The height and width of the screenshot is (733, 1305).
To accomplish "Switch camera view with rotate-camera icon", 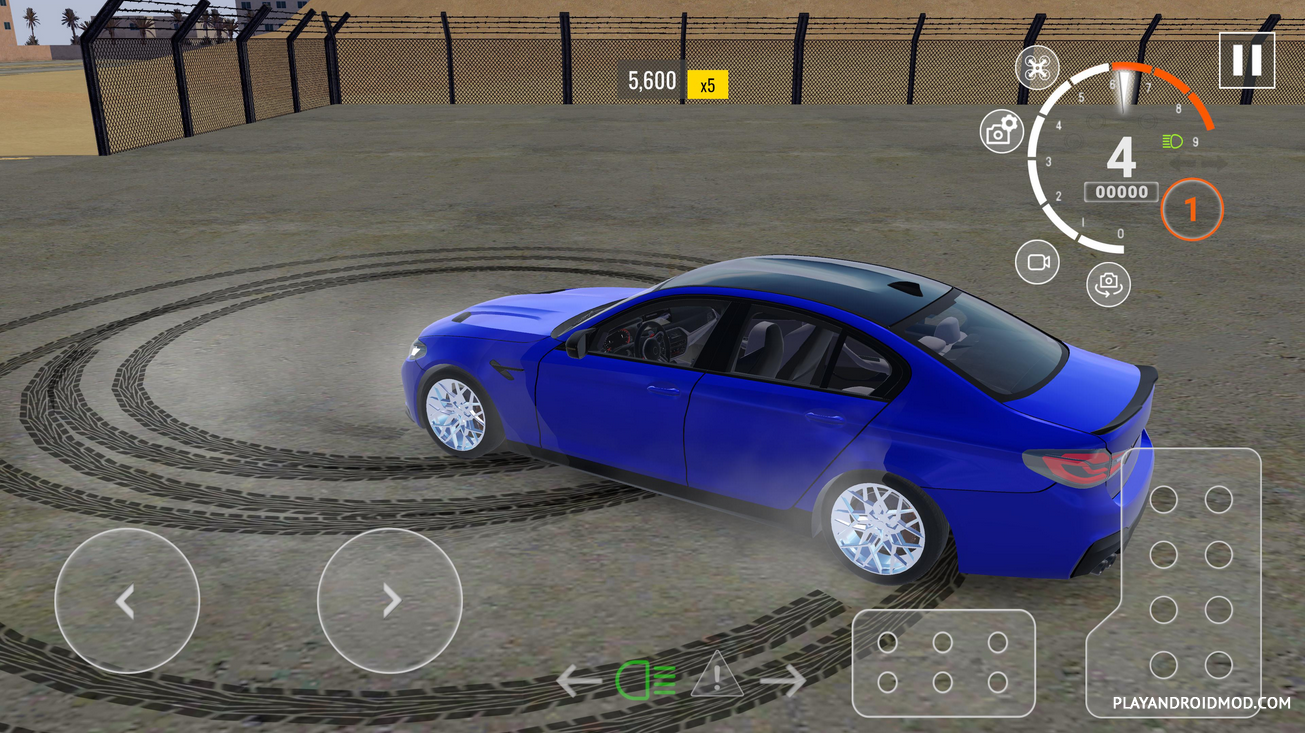I will point(1108,284).
